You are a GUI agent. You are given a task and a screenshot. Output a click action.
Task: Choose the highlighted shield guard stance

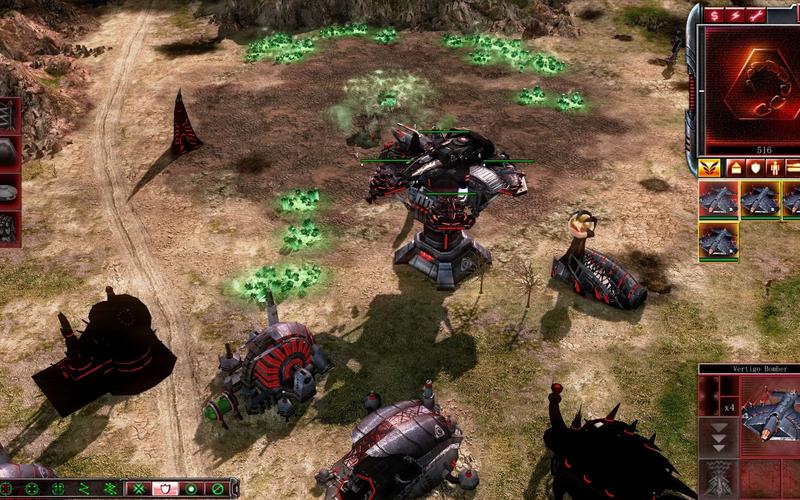click(x=164, y=489)
